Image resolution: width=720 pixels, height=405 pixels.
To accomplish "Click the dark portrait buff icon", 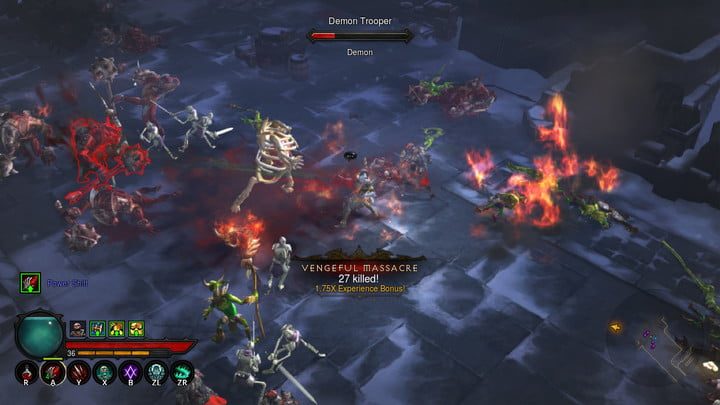I will pyautogui.click(x=78, y=328).
